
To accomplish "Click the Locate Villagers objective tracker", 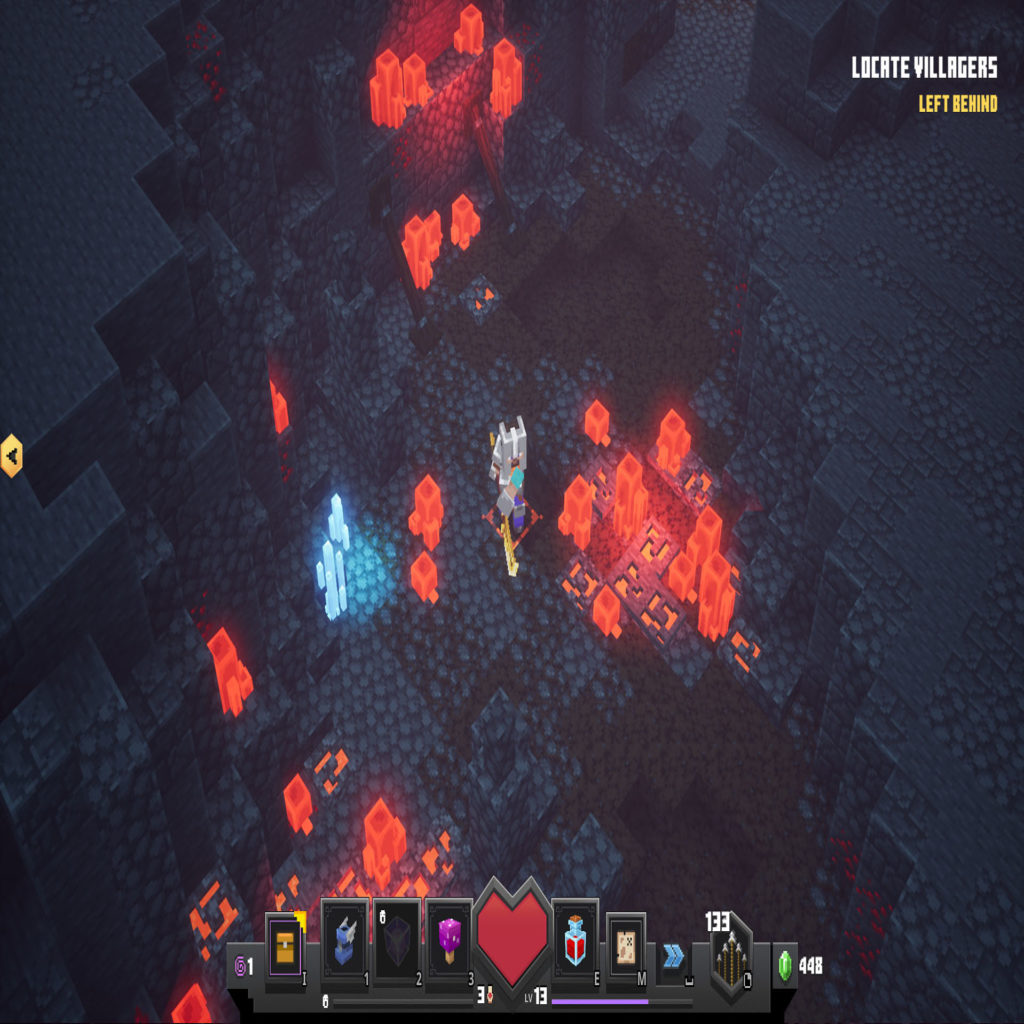I will pos(924,68).
